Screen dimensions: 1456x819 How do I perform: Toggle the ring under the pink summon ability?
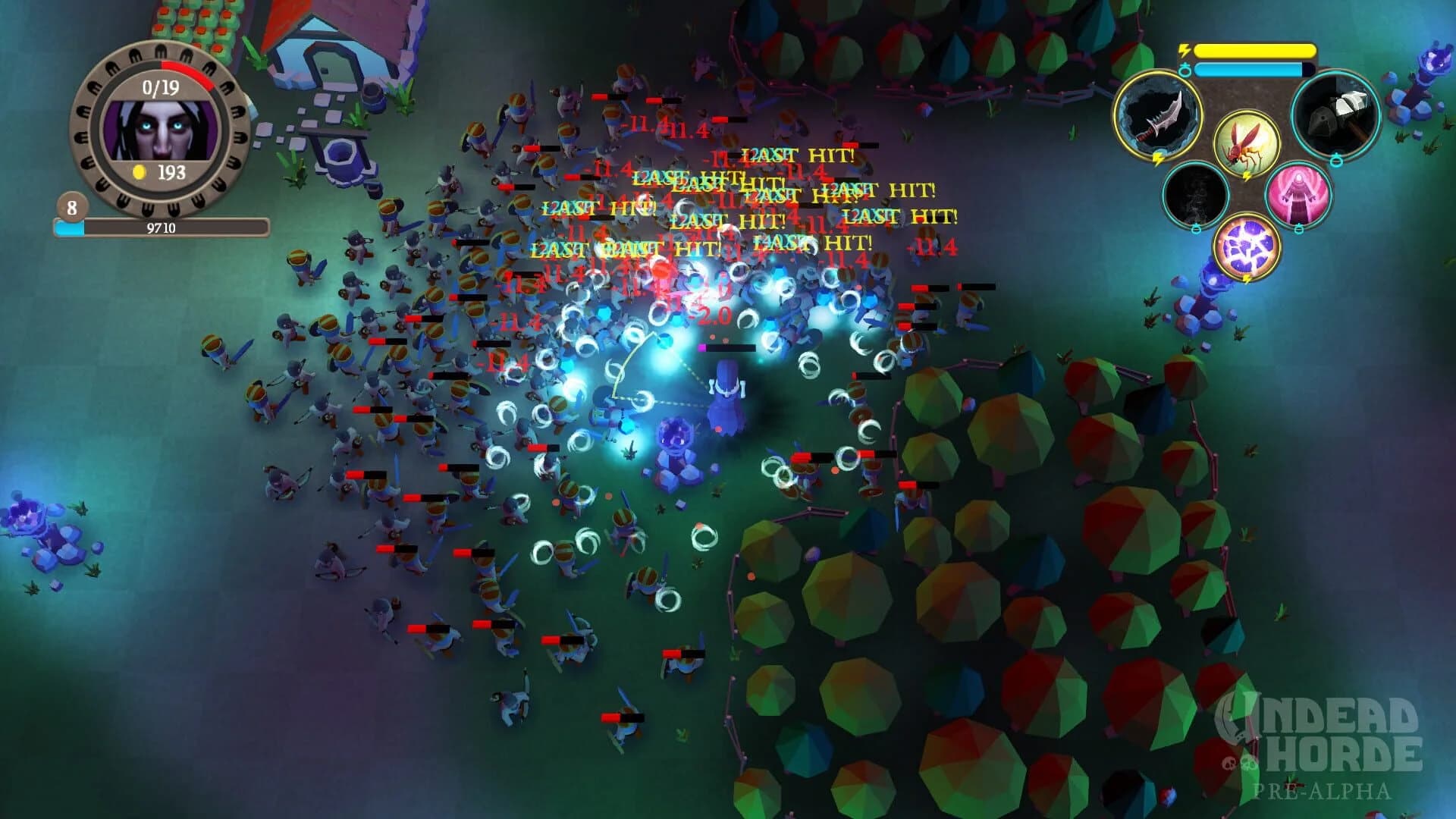click(x=1299, y=229)
